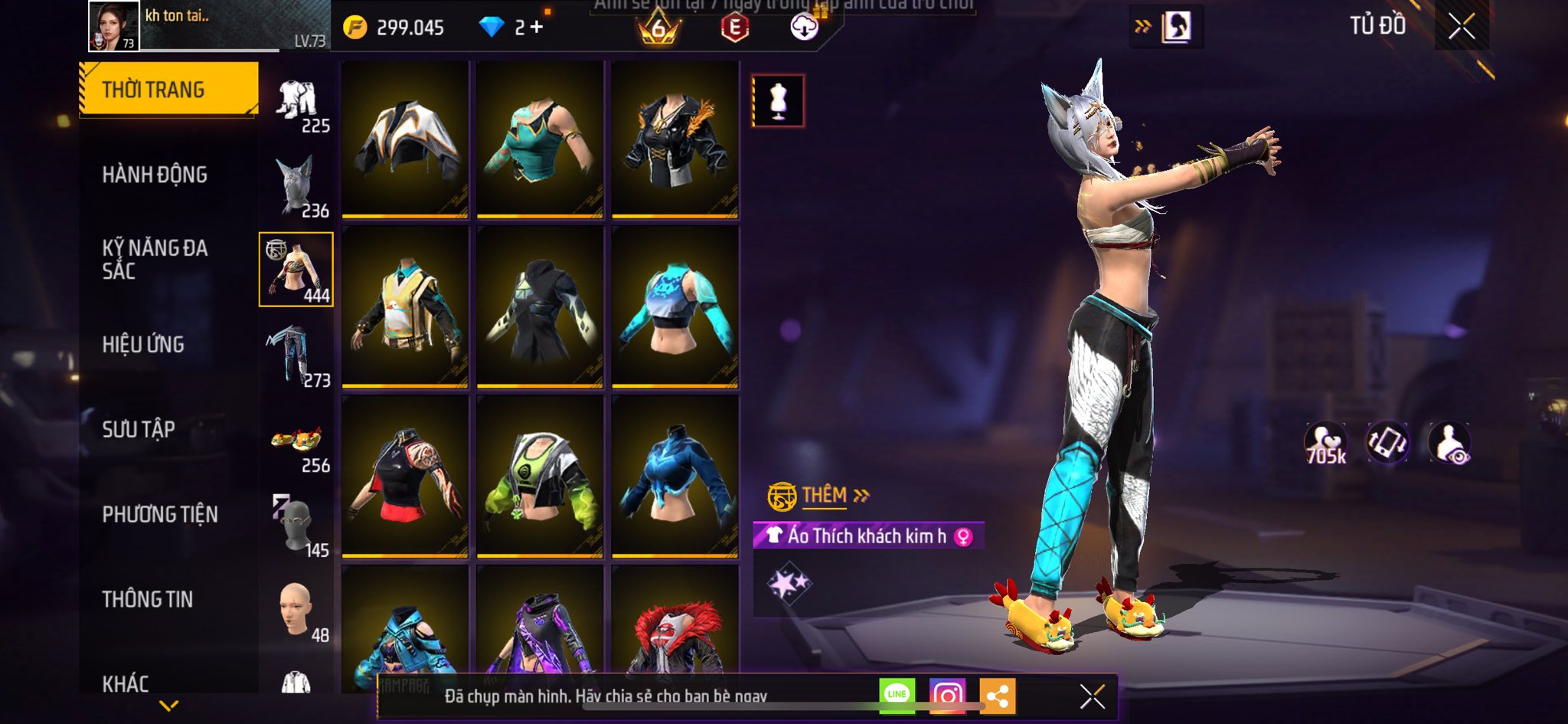Add diamonds with the plus button
Image resolution: width=1568 pixels, height=724 pixels.
[537, 28]
